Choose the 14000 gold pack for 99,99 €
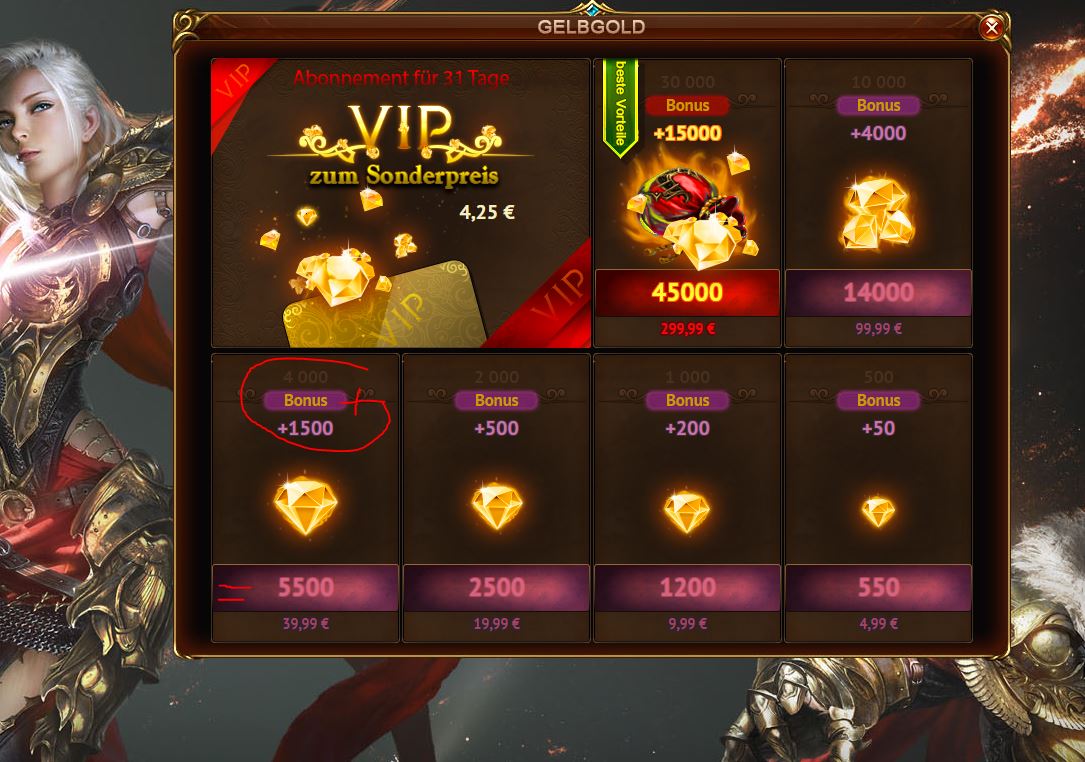1085x762 pixels. [878, 292]
